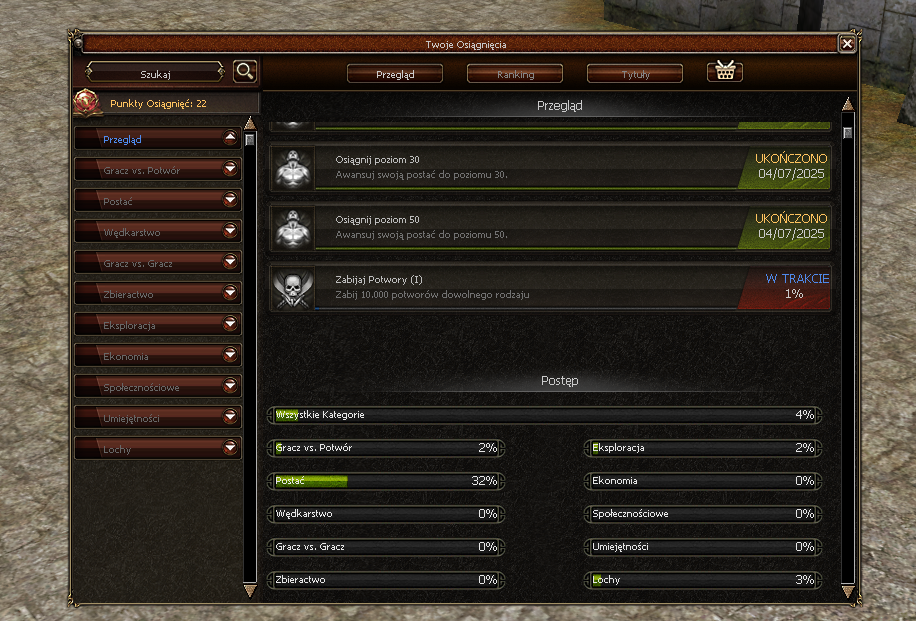Image resolution: width=916 pixels, height=621 pixels.
Task: Expand the Zbieractwo category
Action: (x=231, y=295)
